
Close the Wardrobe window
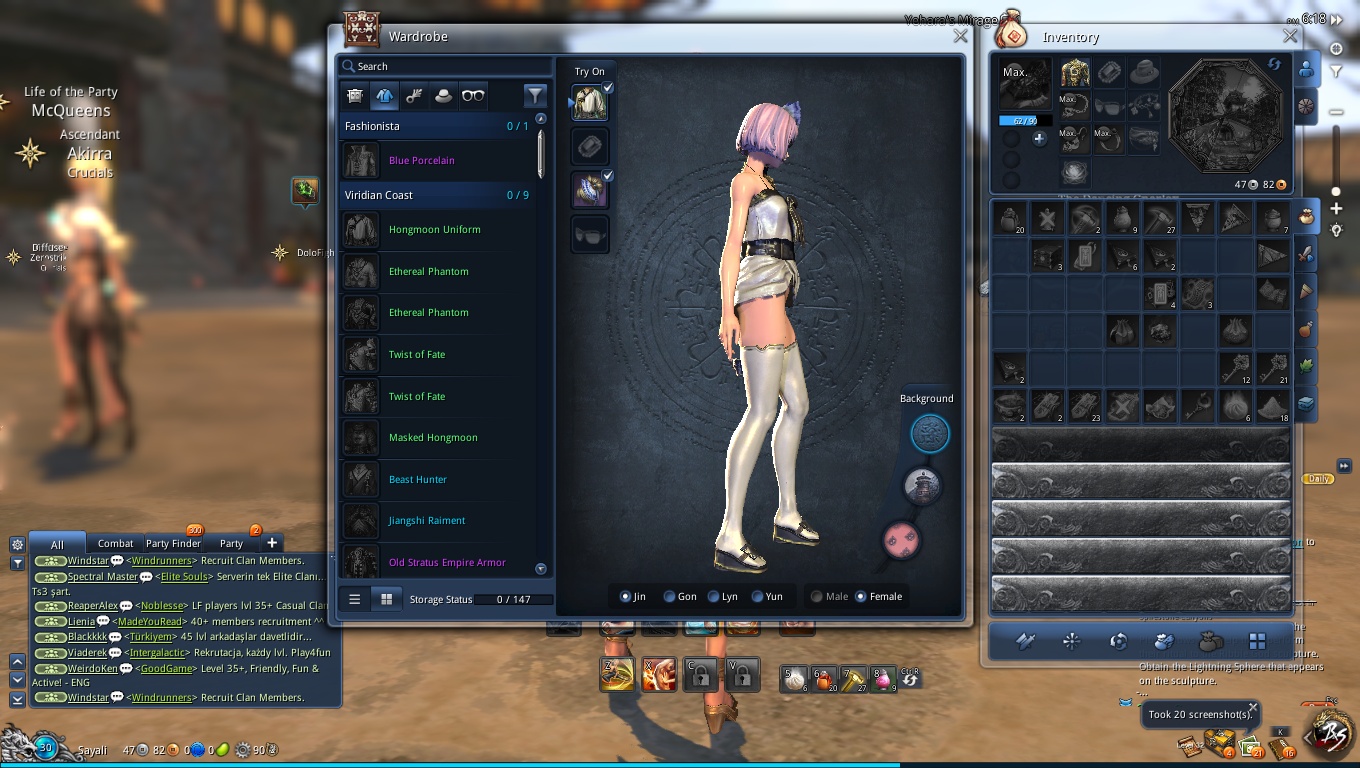click(x=960, y=36)
